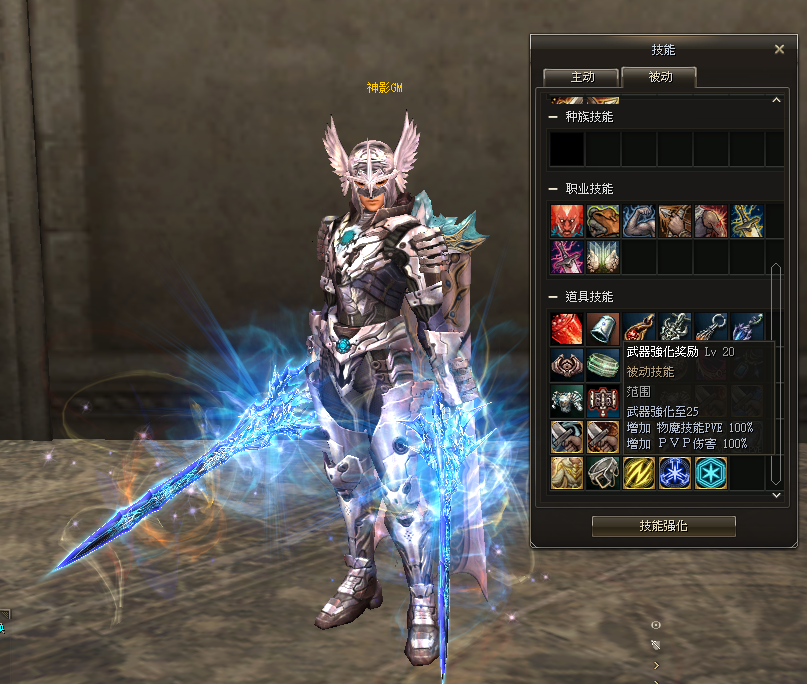Viewport: 807px width, 684px height.
Task: Select the silver bell item skill icon
Action: pos(602,329)
